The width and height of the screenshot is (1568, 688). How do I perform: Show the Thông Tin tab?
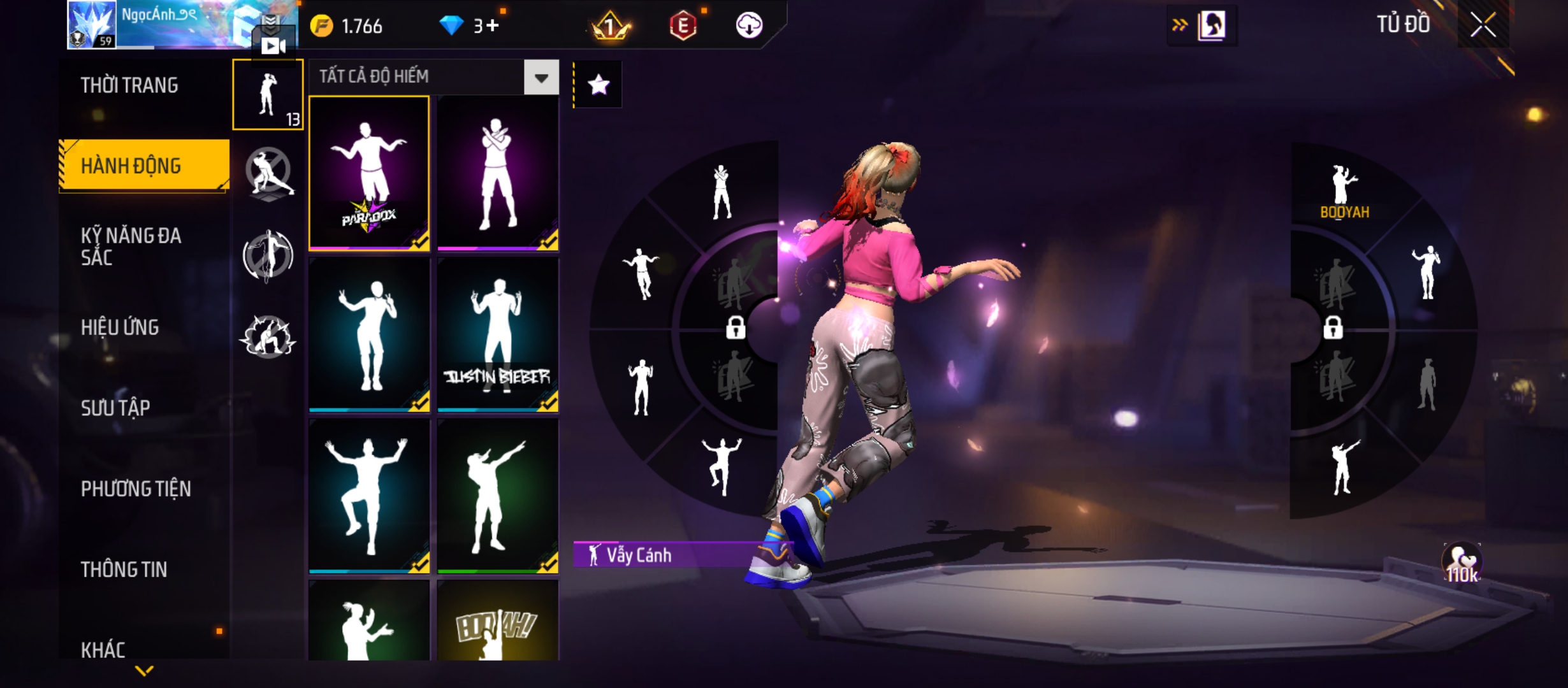(124, 570)
